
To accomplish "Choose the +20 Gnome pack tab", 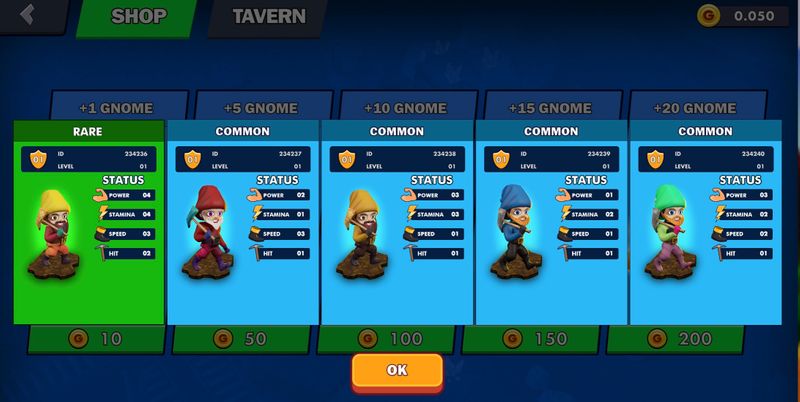I will (x=694, y=106).
